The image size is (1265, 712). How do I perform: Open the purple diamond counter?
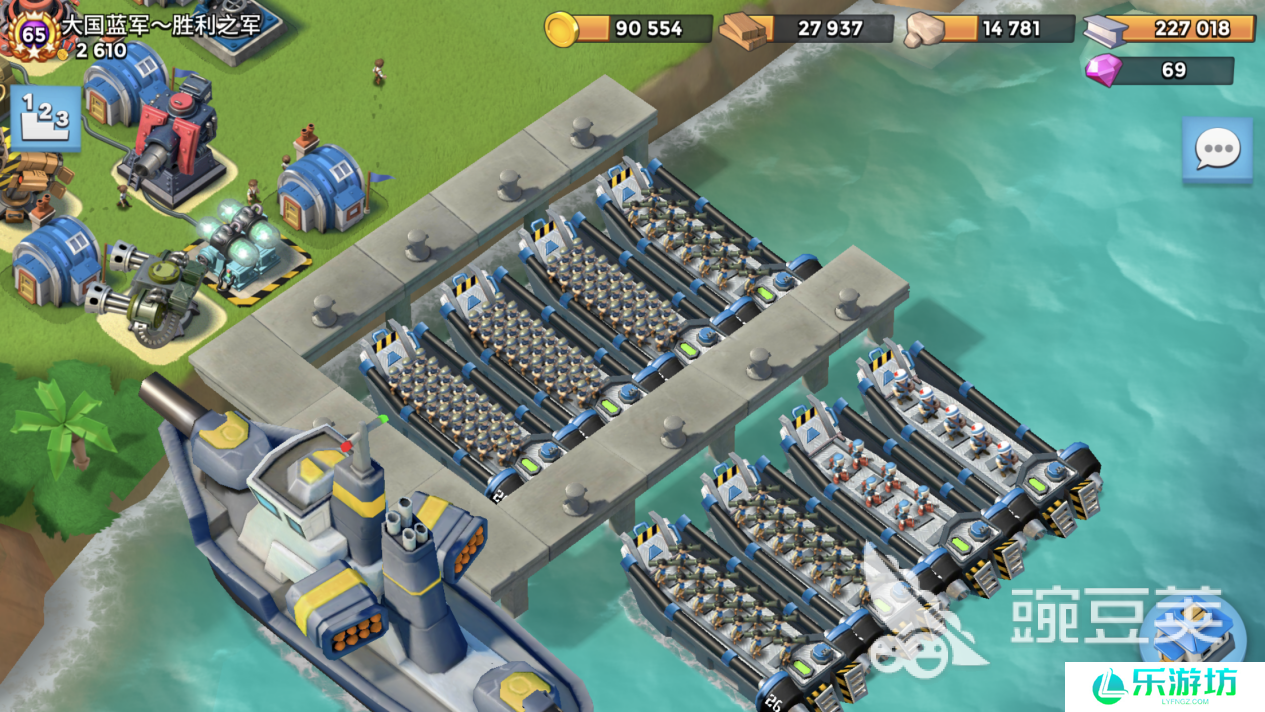point(1159,70)
